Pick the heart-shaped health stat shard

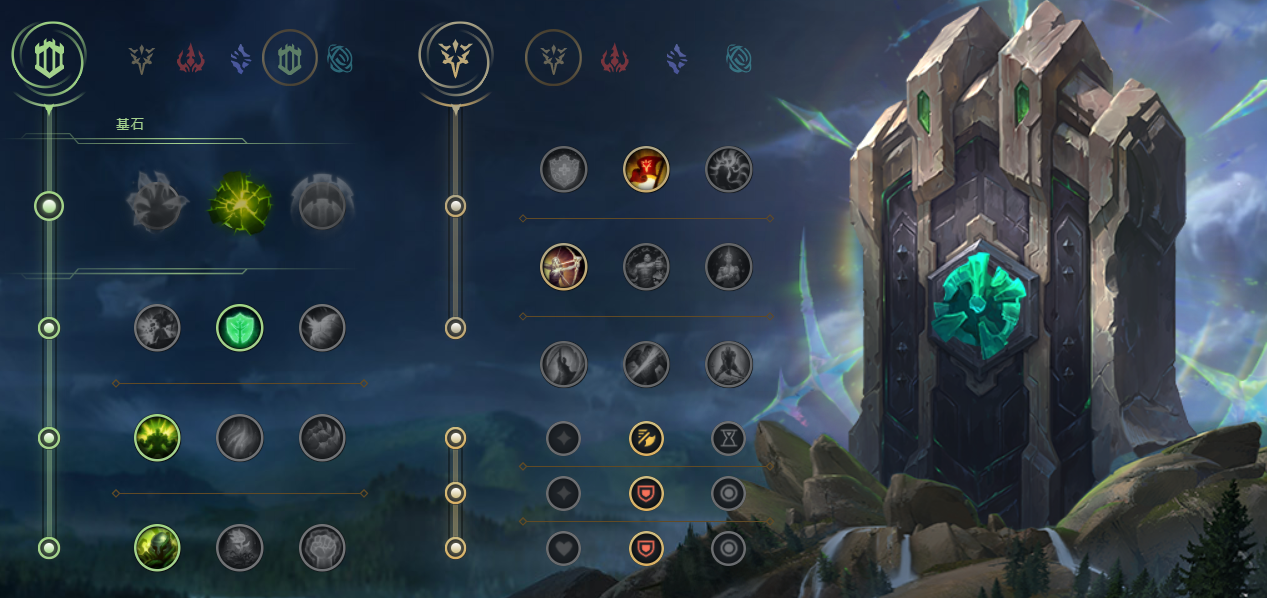point(564,548)
